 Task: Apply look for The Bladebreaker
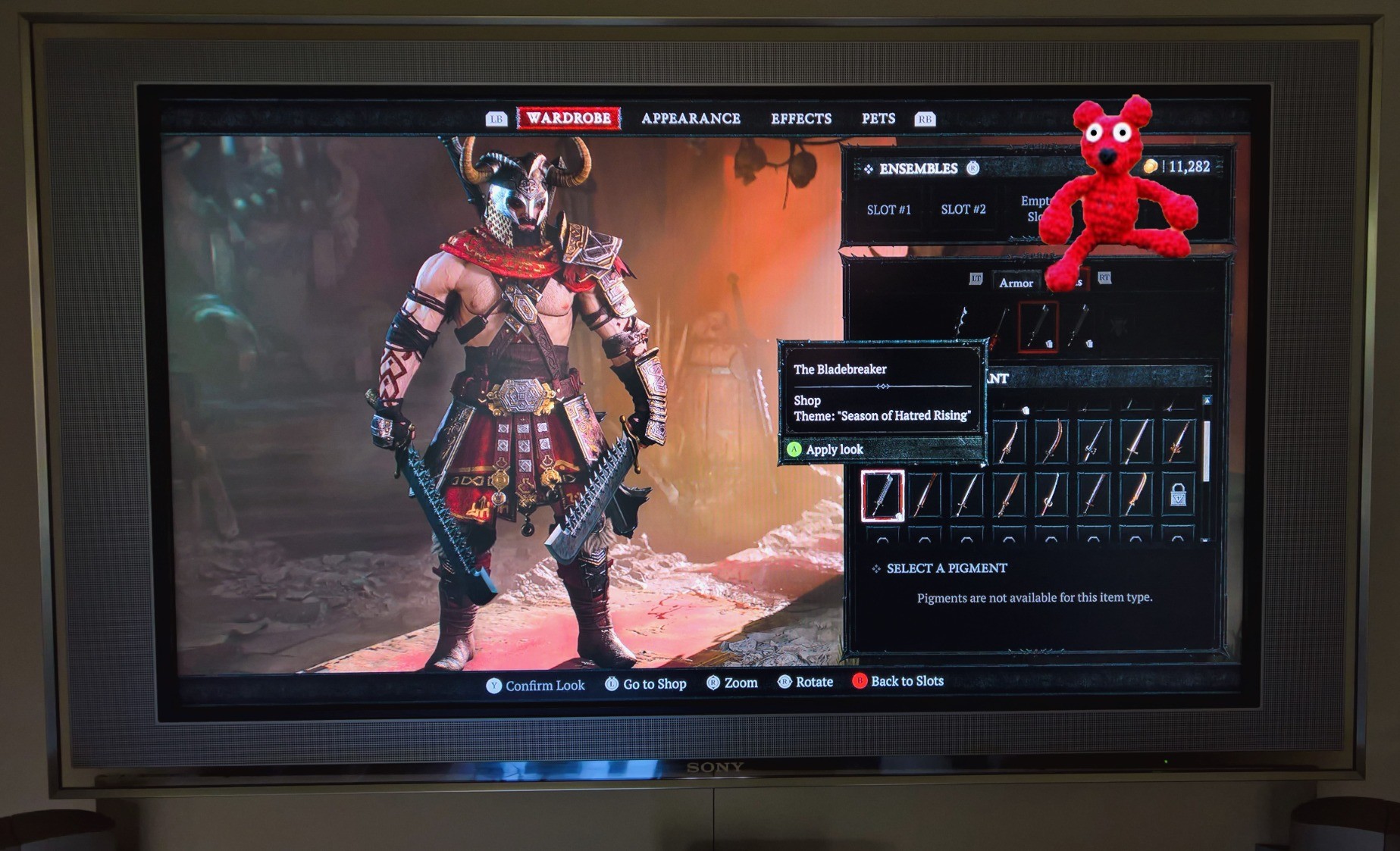click(834, 449)
